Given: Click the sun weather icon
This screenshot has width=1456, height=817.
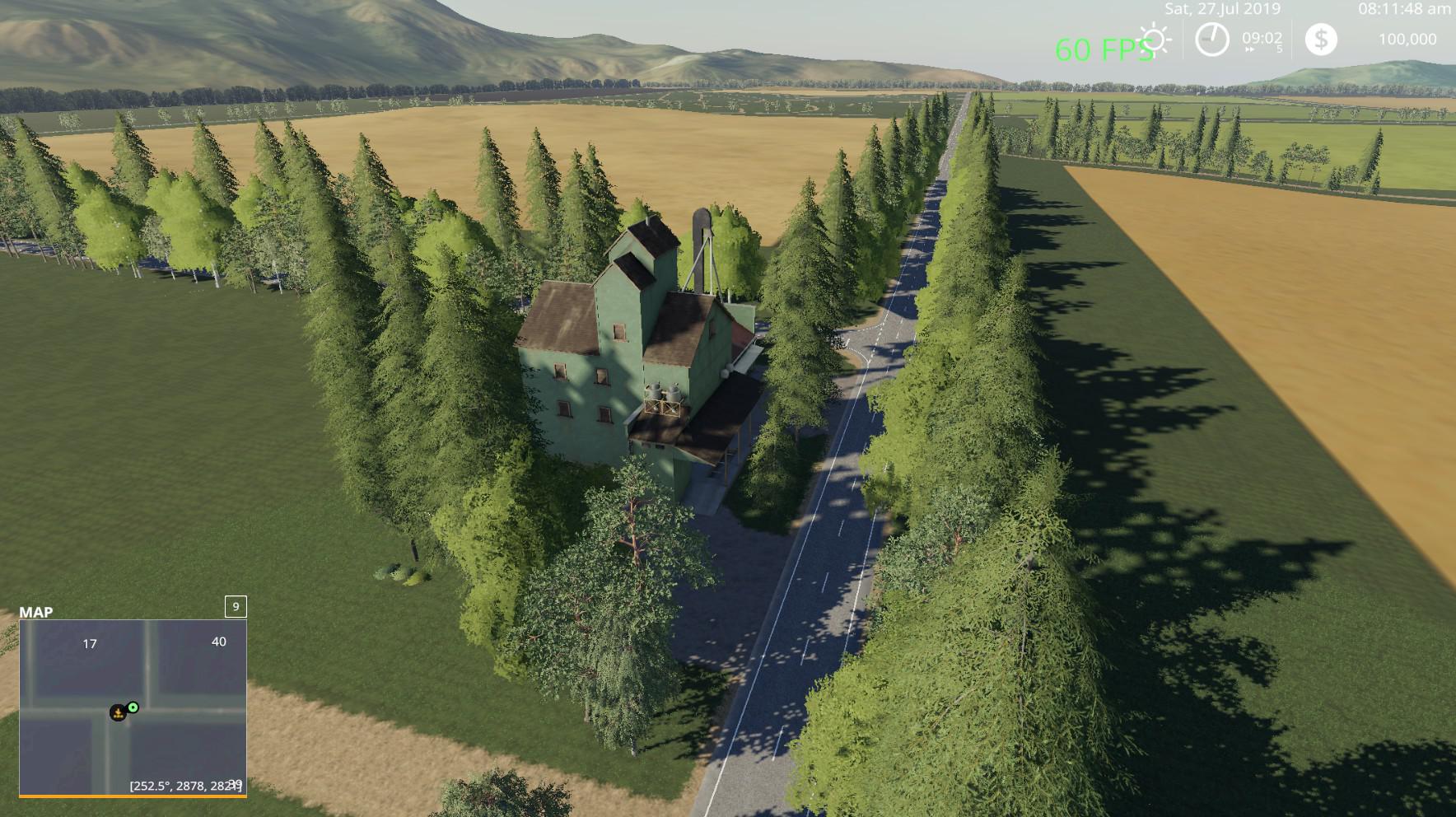Looking at the screenshot, I should click(x=1155, y=40).
